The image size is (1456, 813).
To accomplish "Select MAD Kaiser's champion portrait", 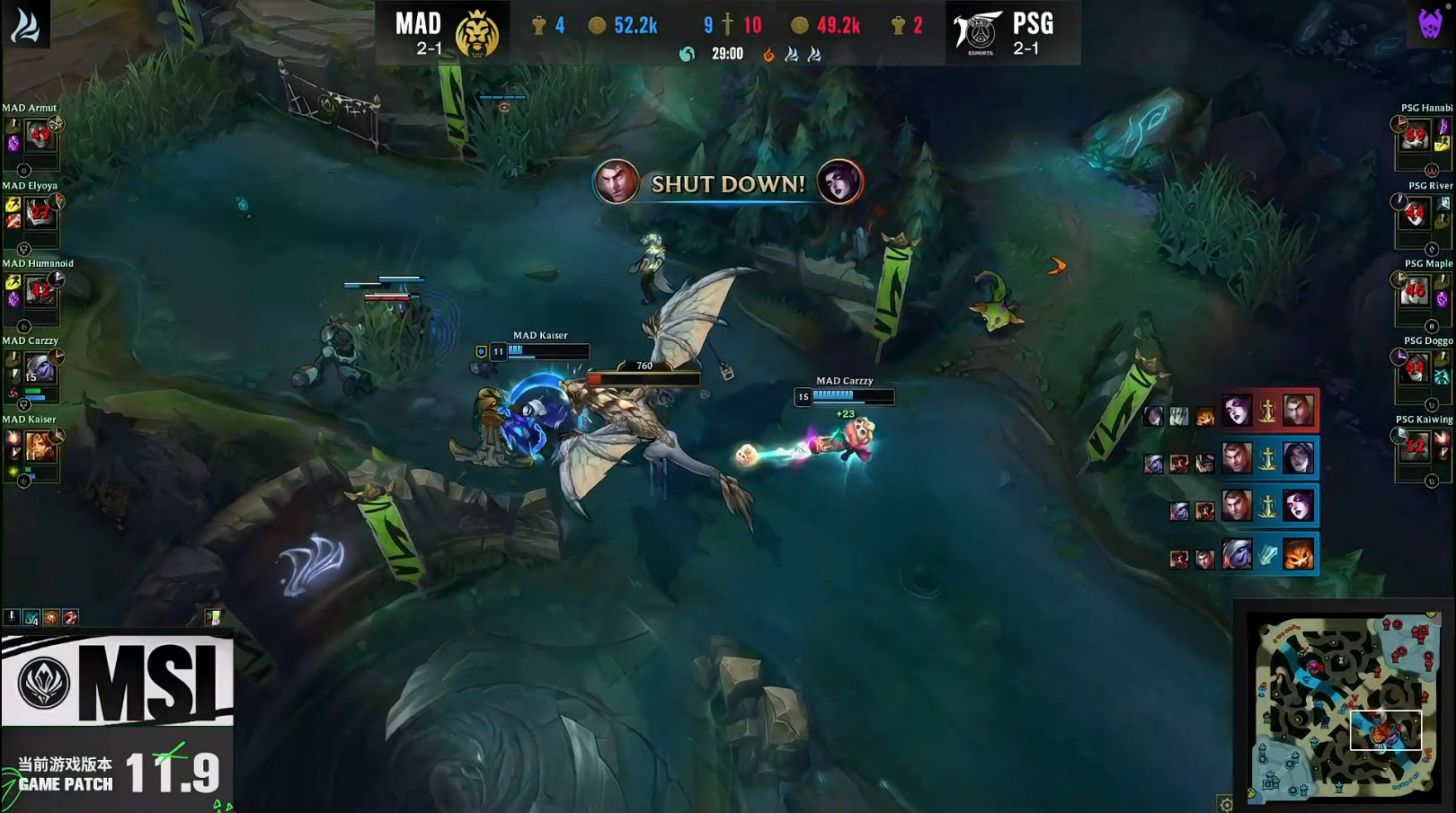I will click(40, 446).
